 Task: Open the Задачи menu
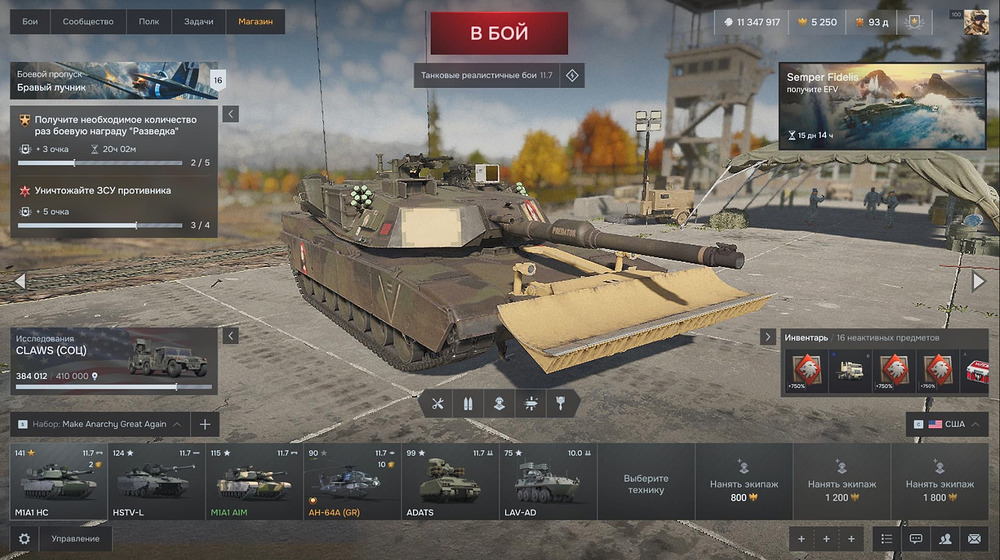198,21
